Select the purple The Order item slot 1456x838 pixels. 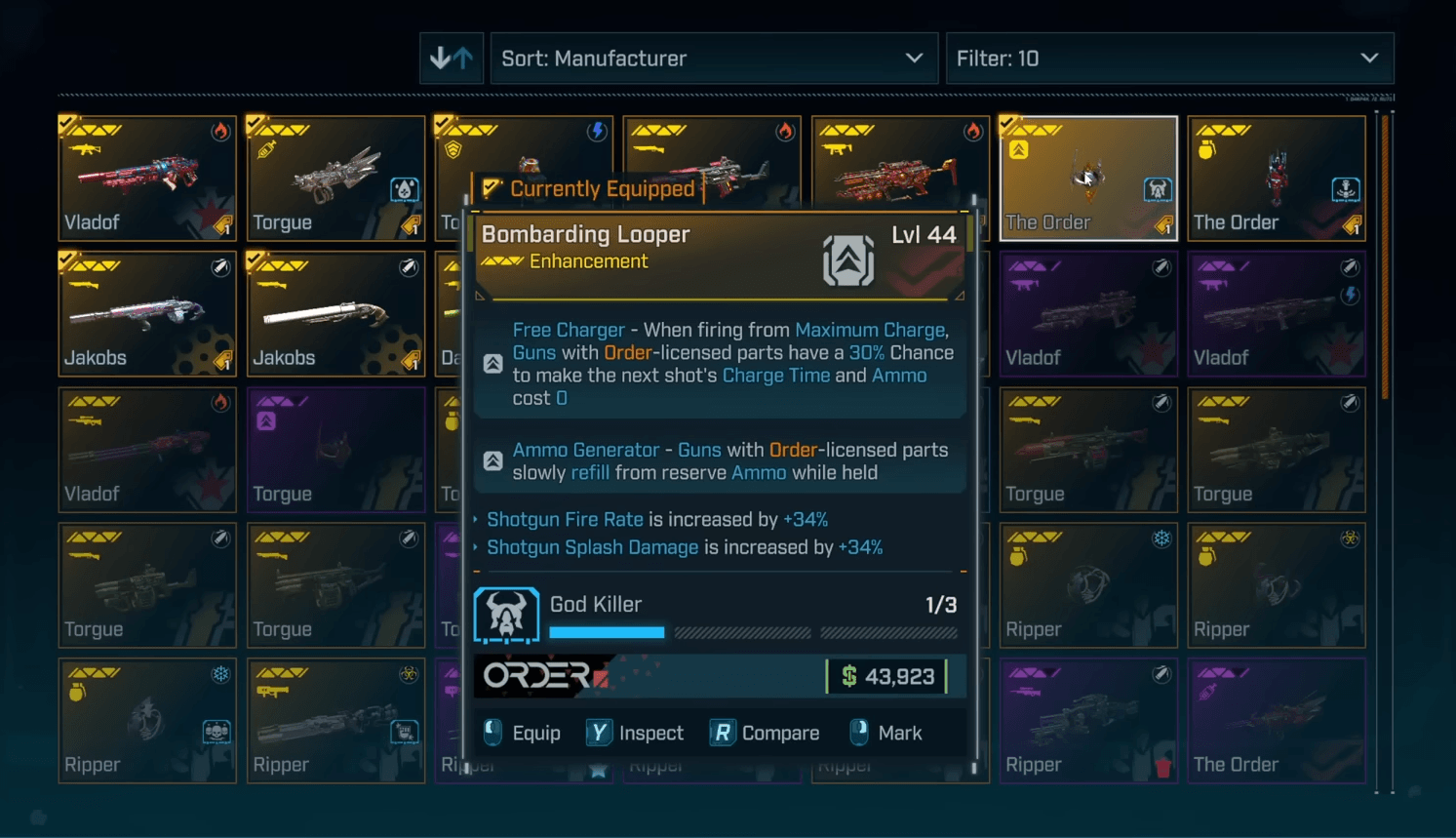1276,721
